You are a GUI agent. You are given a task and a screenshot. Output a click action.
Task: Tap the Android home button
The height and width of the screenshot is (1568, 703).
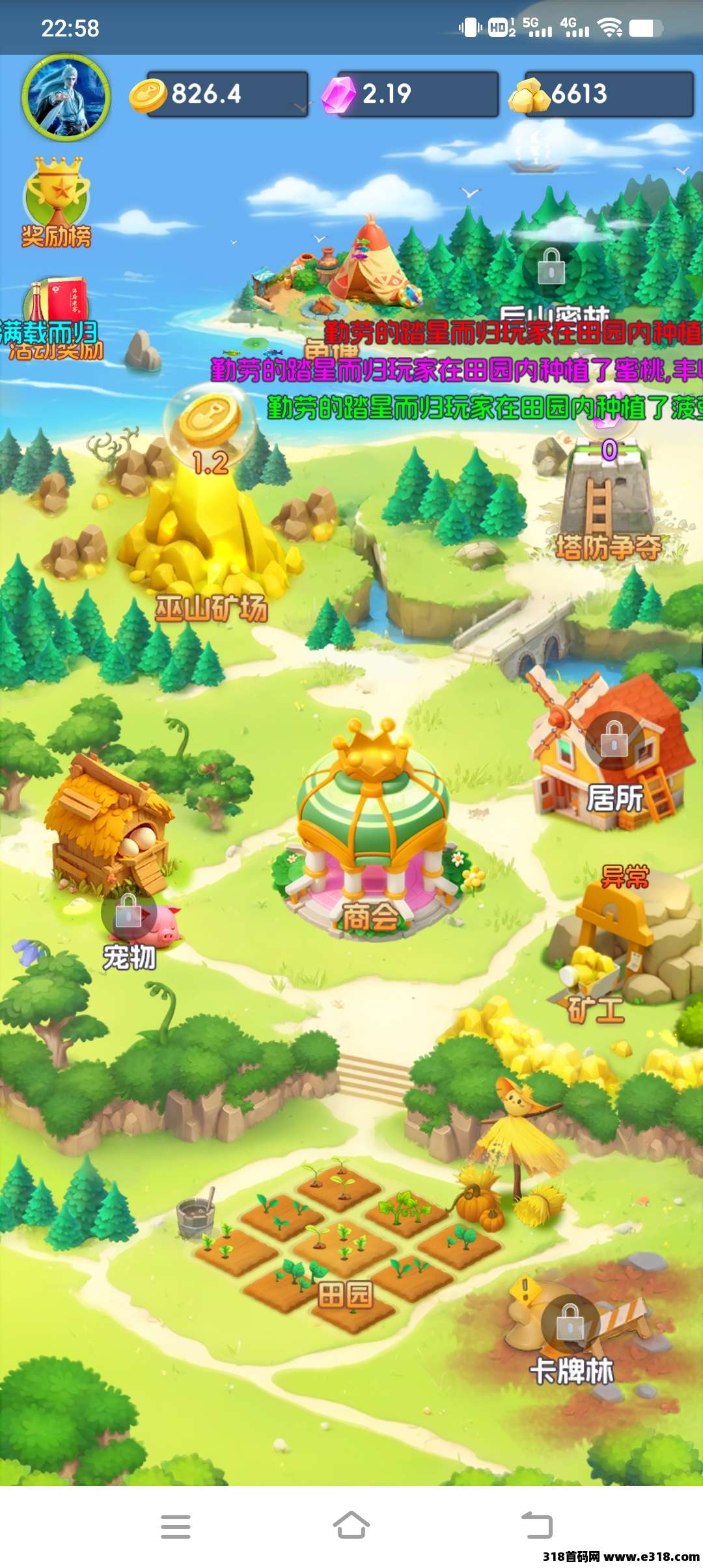351,1526
